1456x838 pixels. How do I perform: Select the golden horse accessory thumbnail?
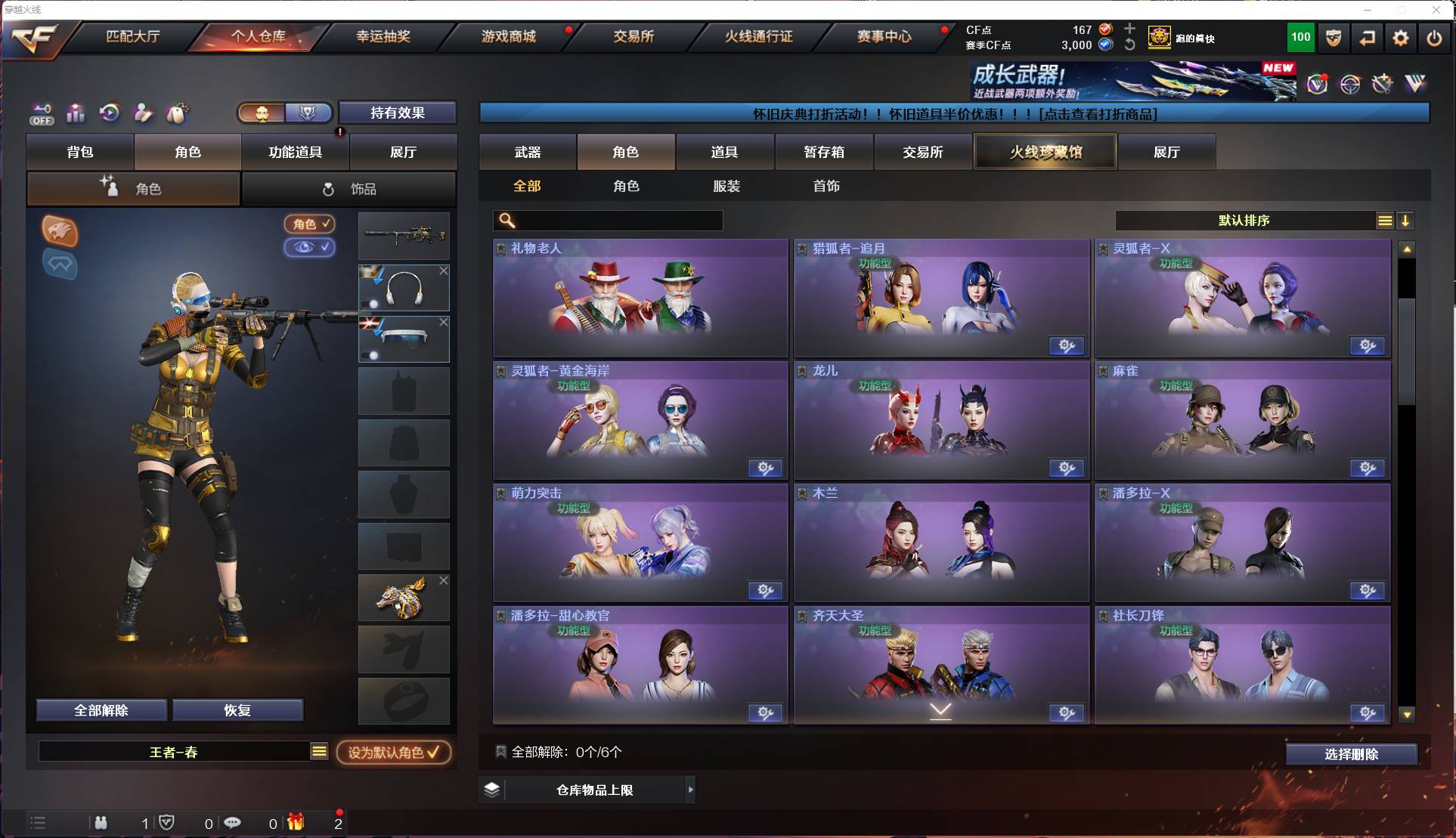403,598
